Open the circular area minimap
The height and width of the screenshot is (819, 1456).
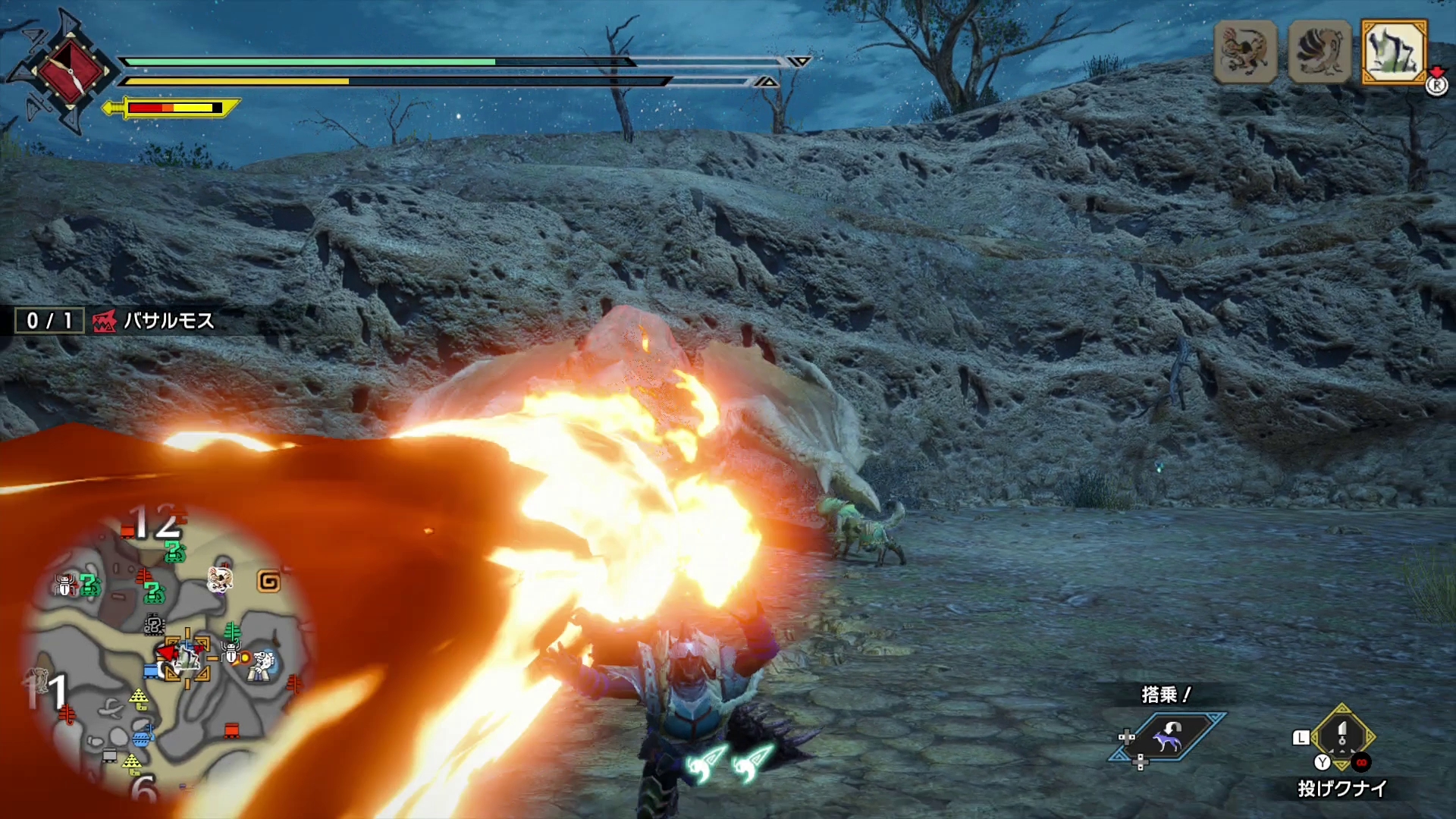click(x=168, y=652)
